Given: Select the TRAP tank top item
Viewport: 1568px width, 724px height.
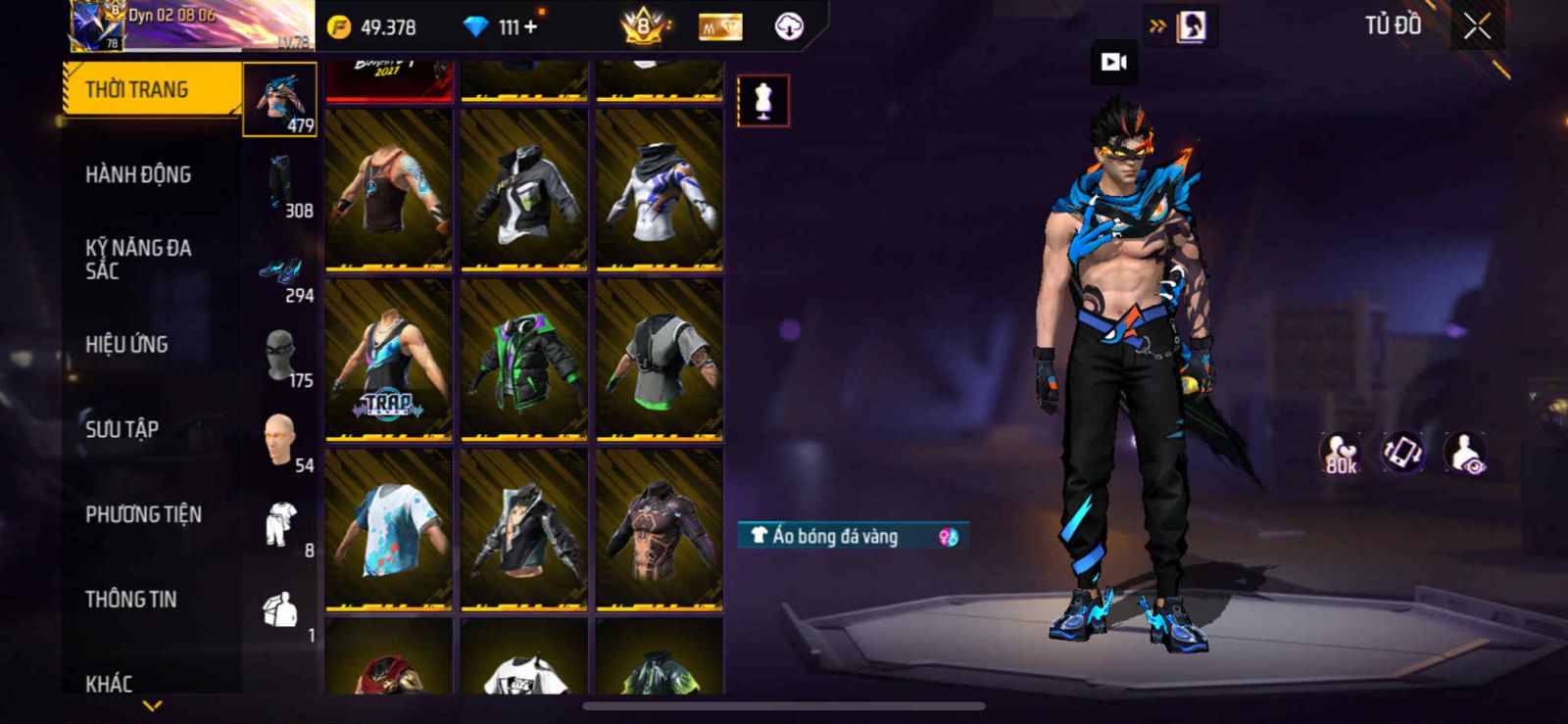Looking at the screenshot, I should (389, 360).
